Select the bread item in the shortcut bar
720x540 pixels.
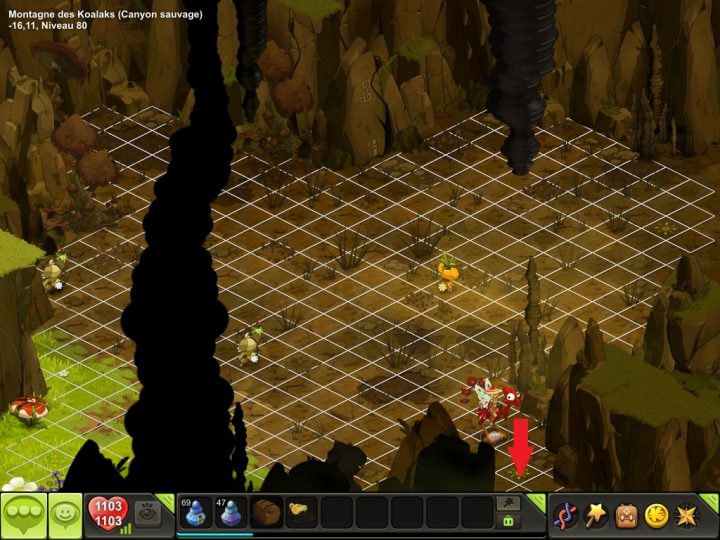tap(266, 513)
